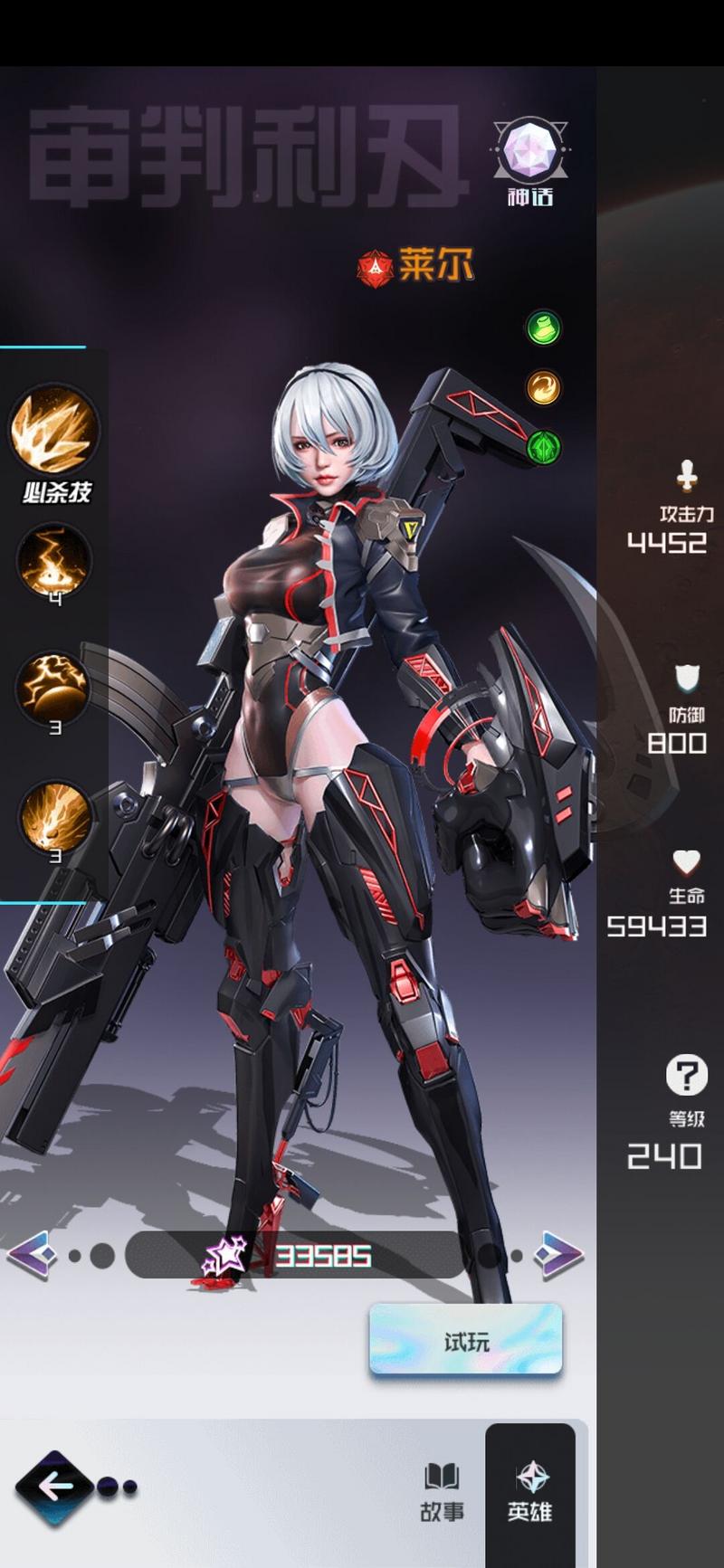
Task: Switch to the 故事 story tab
Action: point(442,1492)
